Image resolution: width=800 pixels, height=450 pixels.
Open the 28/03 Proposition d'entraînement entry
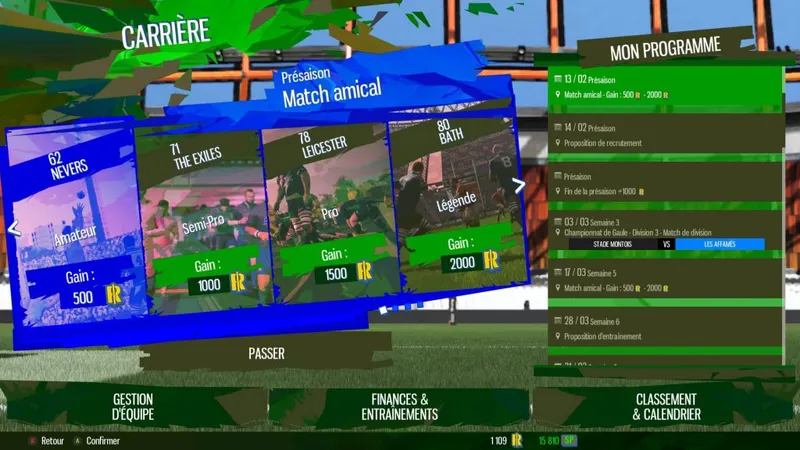click(x=667, y=328)
